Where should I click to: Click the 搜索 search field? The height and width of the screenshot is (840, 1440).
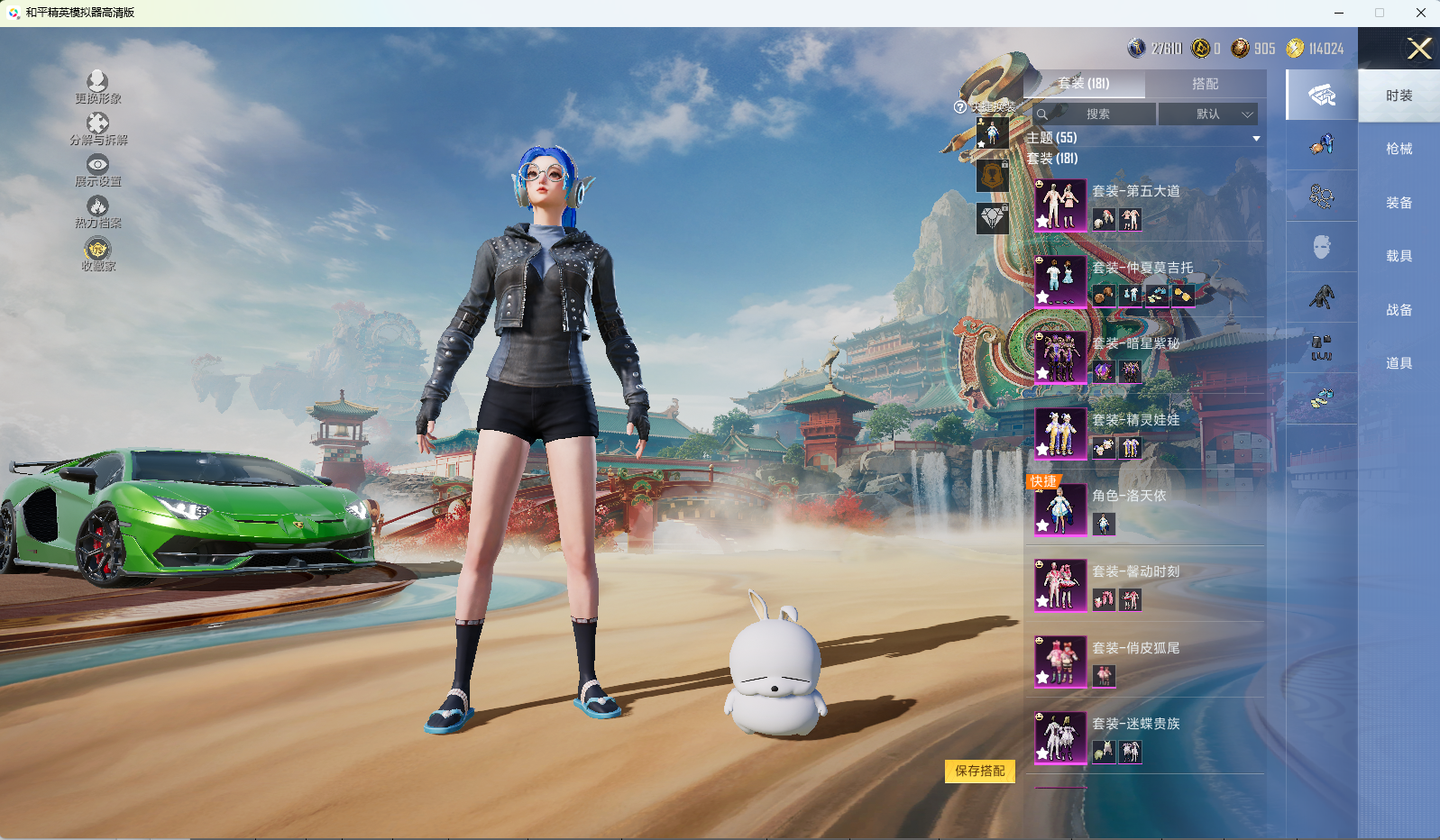click(1096, 114)
